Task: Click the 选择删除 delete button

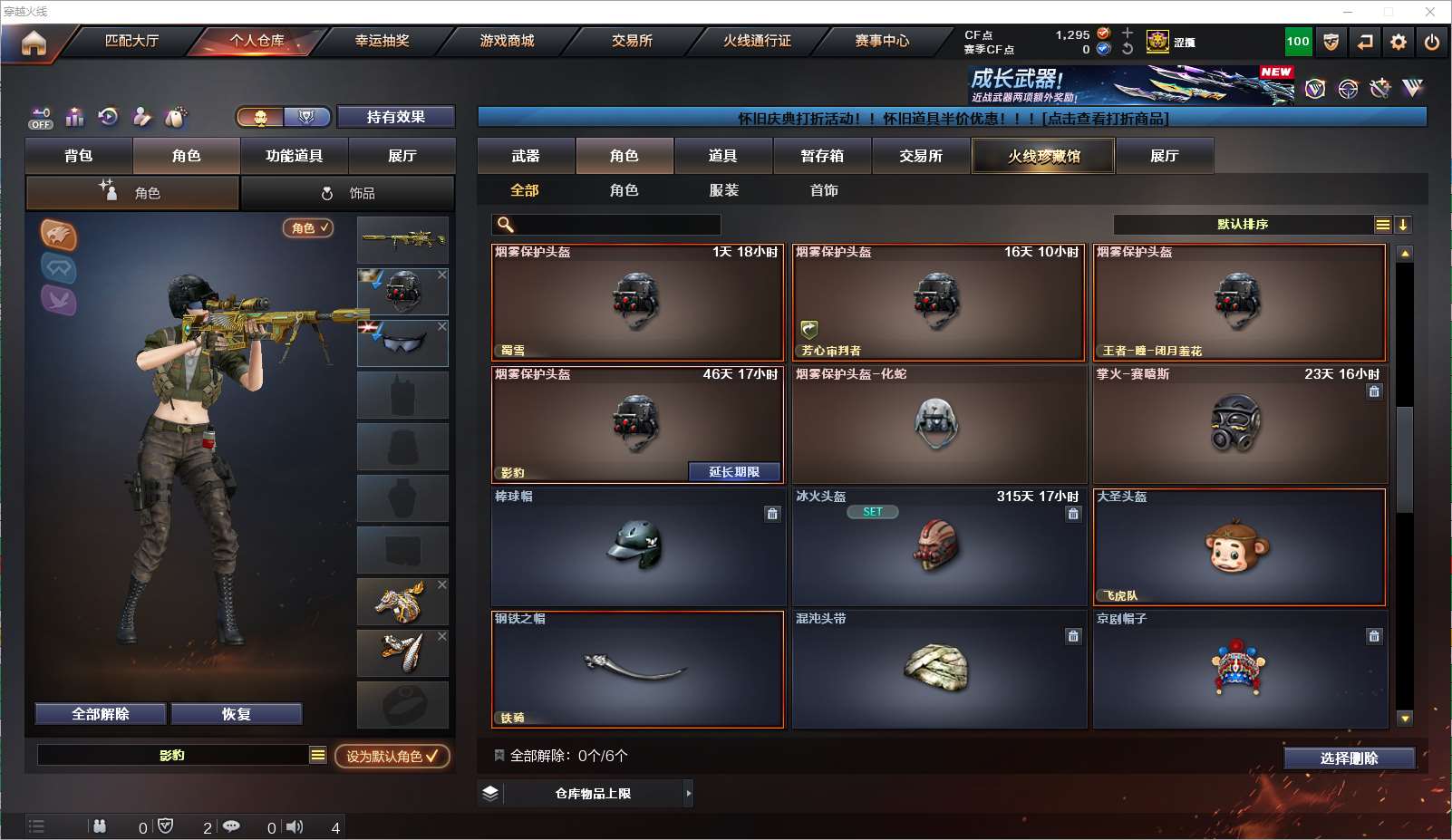Action: pyautogui.click(x=1349, y=758)
